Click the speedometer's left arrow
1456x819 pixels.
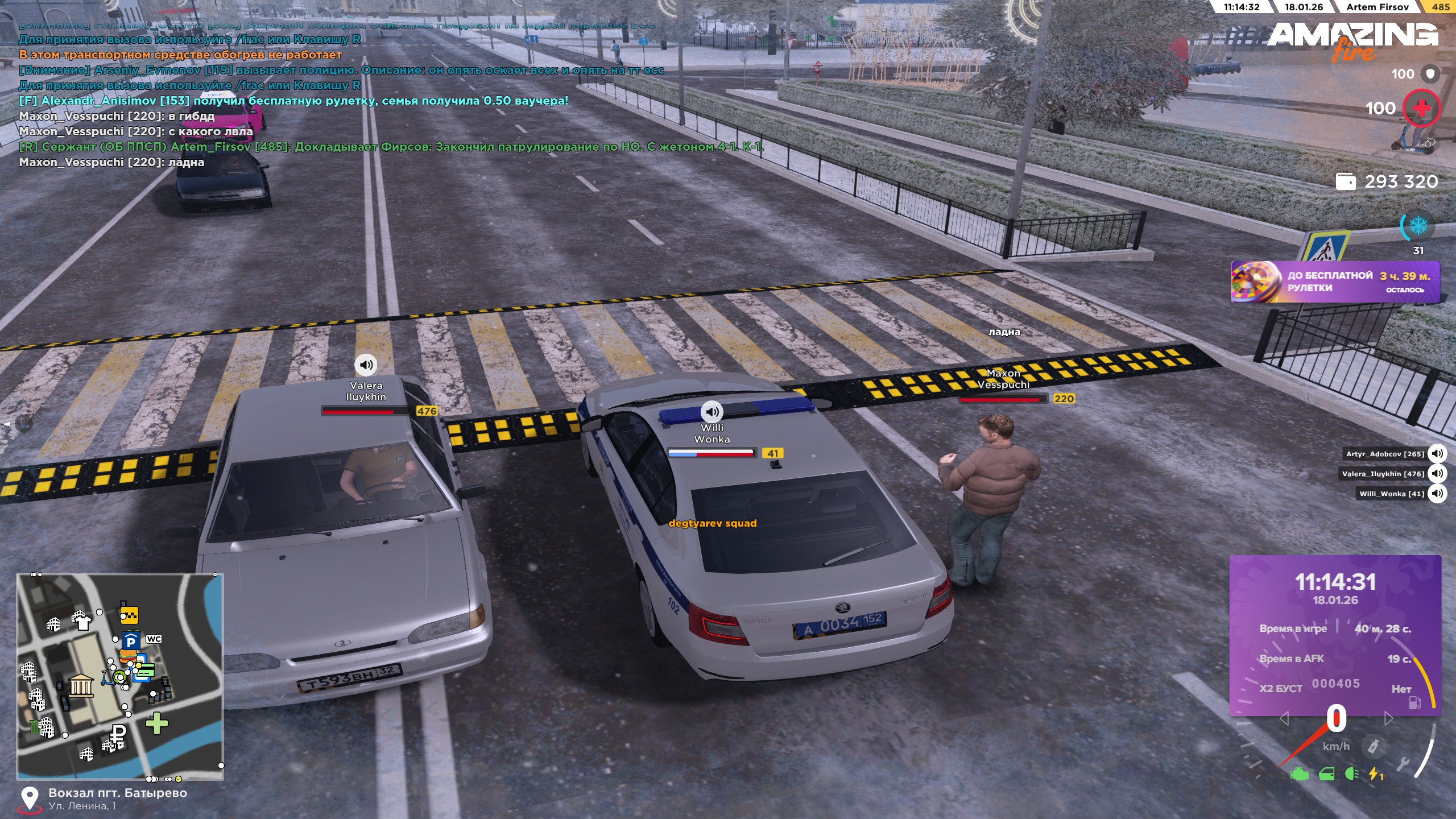[x=1284, y=719]
